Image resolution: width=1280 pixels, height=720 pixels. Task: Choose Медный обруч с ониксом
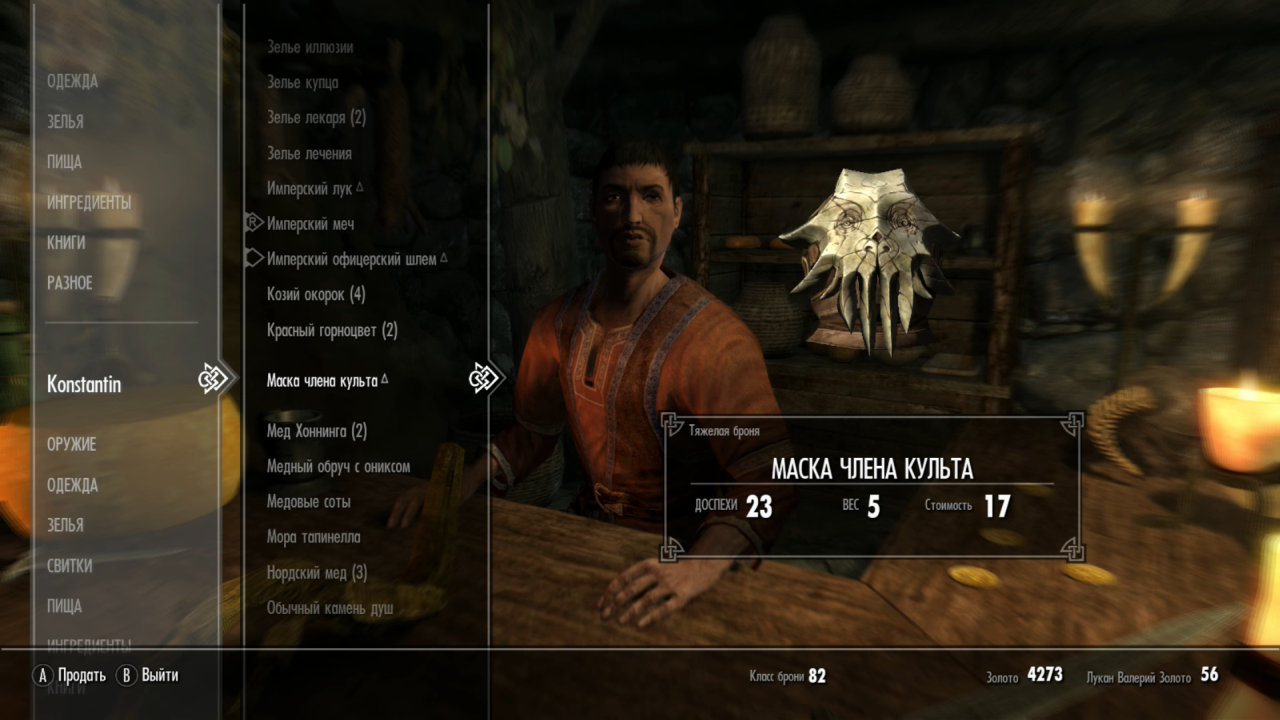pos(338,467)
